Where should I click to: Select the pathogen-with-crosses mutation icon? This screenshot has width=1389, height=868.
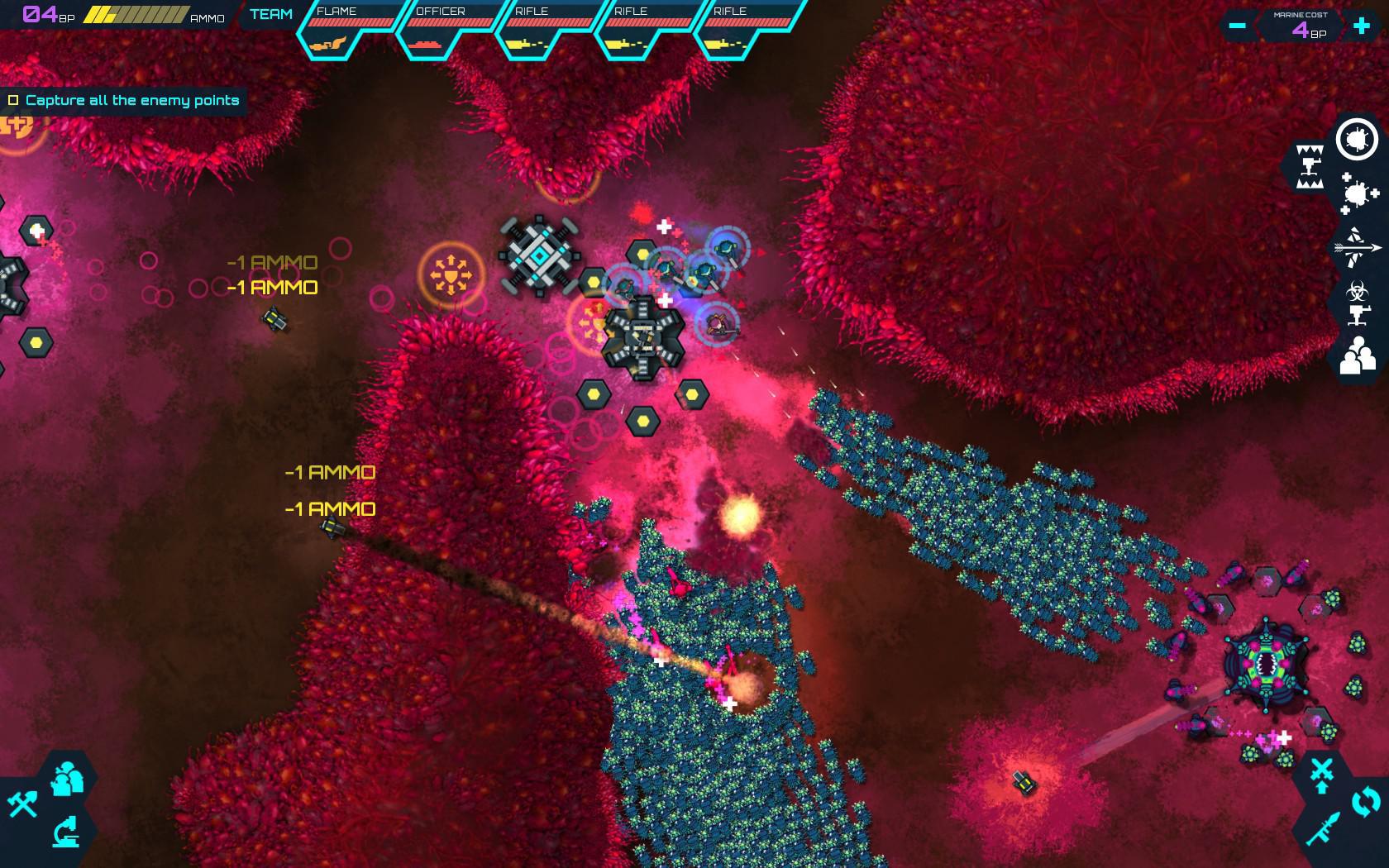tap(1358, 192)
